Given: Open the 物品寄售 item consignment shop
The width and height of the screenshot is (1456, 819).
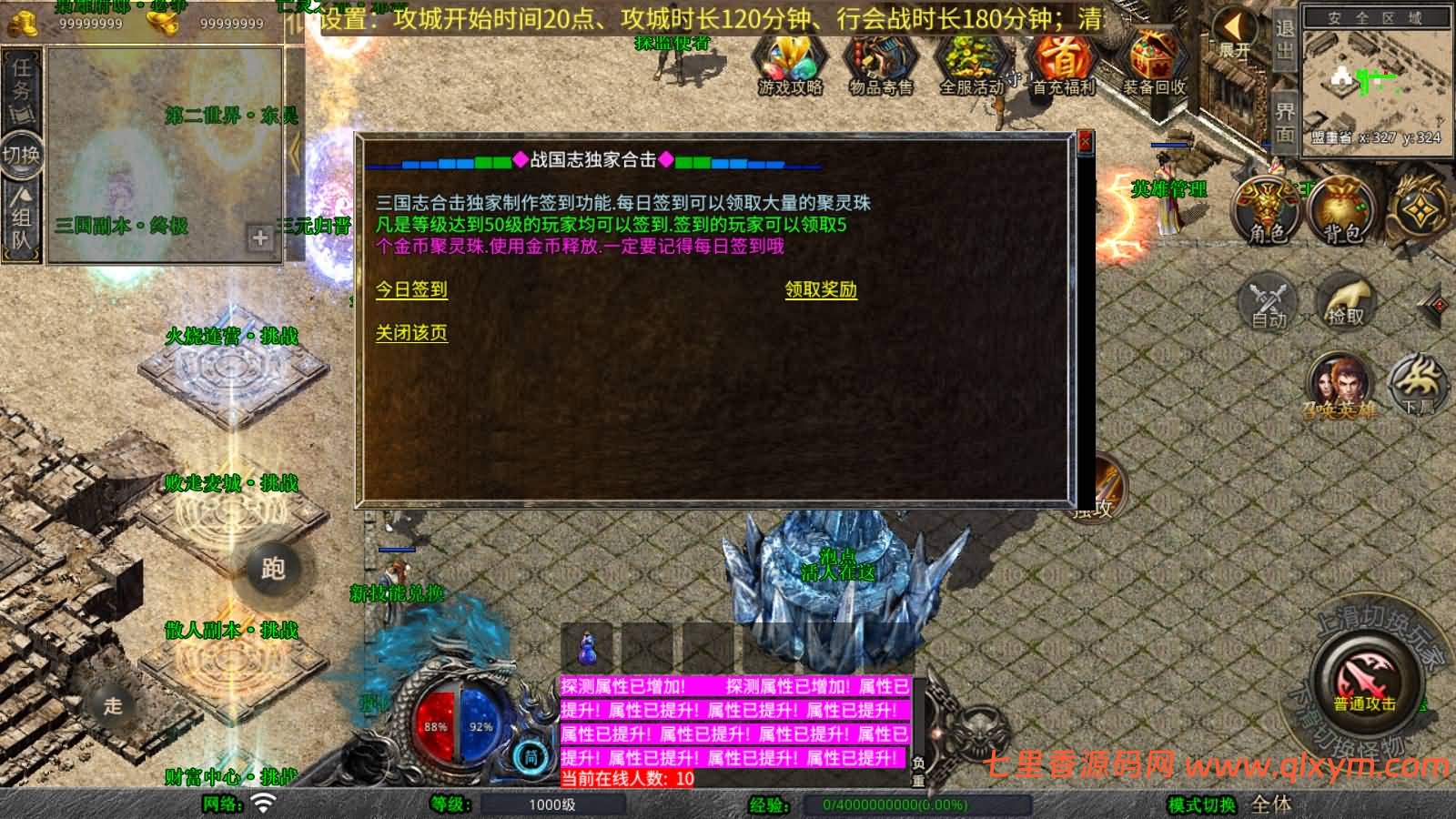Looking at the screenshot, I should pyautogui.click(x=879, y=64).
